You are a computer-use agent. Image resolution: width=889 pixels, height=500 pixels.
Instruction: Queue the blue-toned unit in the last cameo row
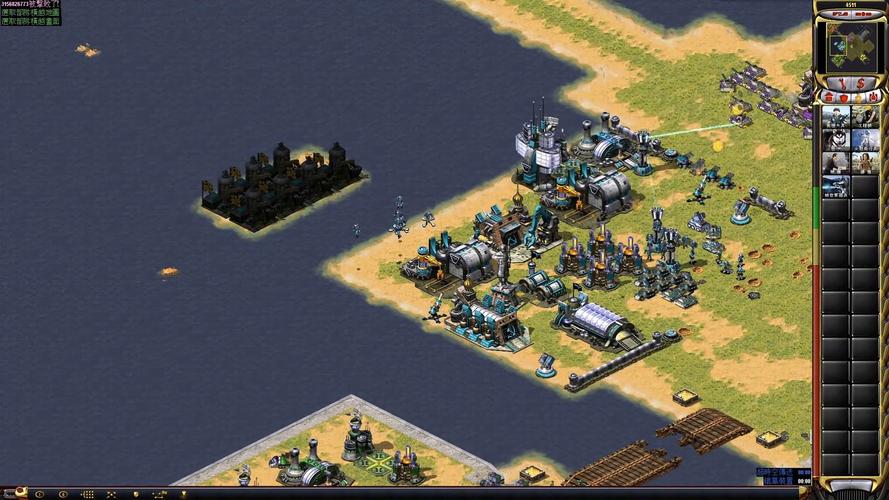click(836, 186)
